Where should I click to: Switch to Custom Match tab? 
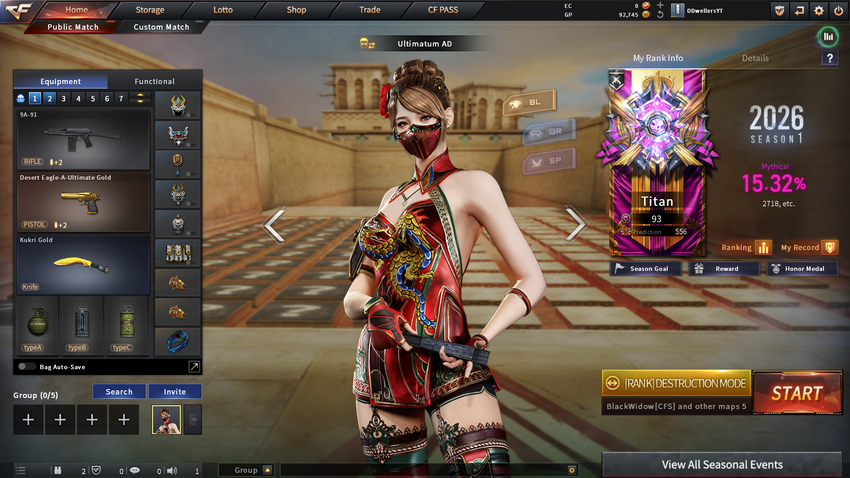point(161,27)
